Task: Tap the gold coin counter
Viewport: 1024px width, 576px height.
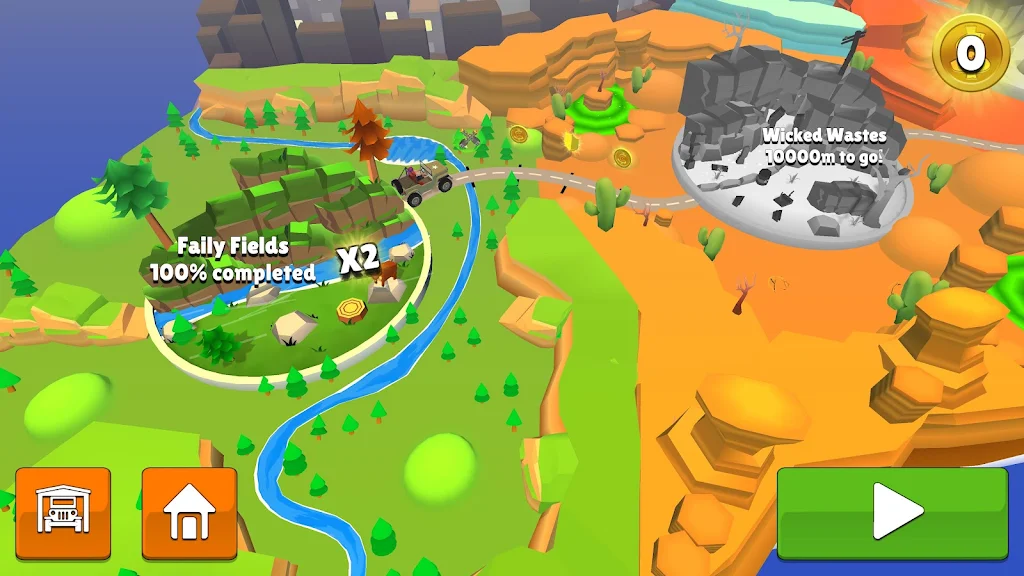Action: (970, 52)
